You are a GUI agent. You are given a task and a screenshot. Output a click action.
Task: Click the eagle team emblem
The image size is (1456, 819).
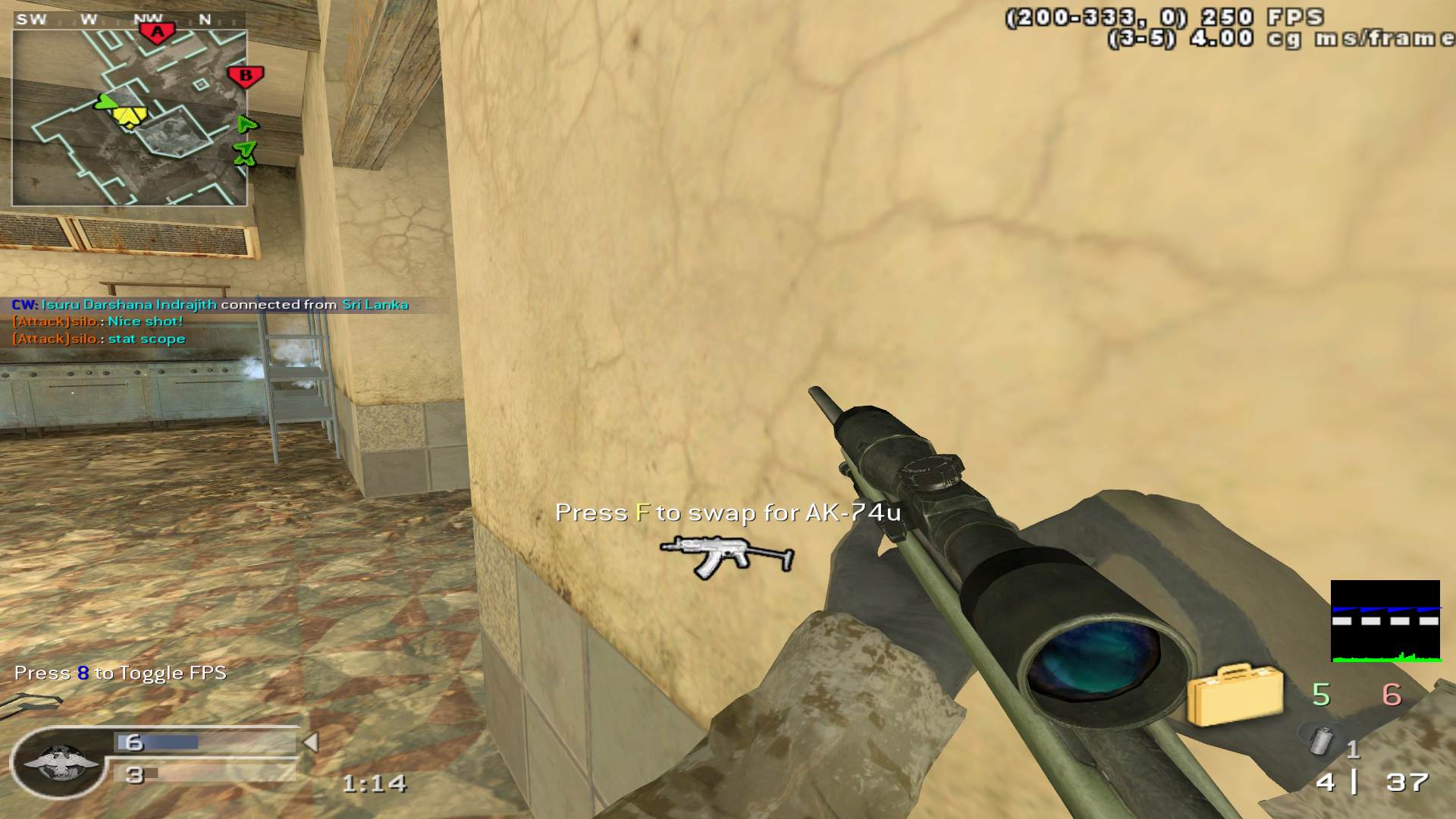click(61, 762)
